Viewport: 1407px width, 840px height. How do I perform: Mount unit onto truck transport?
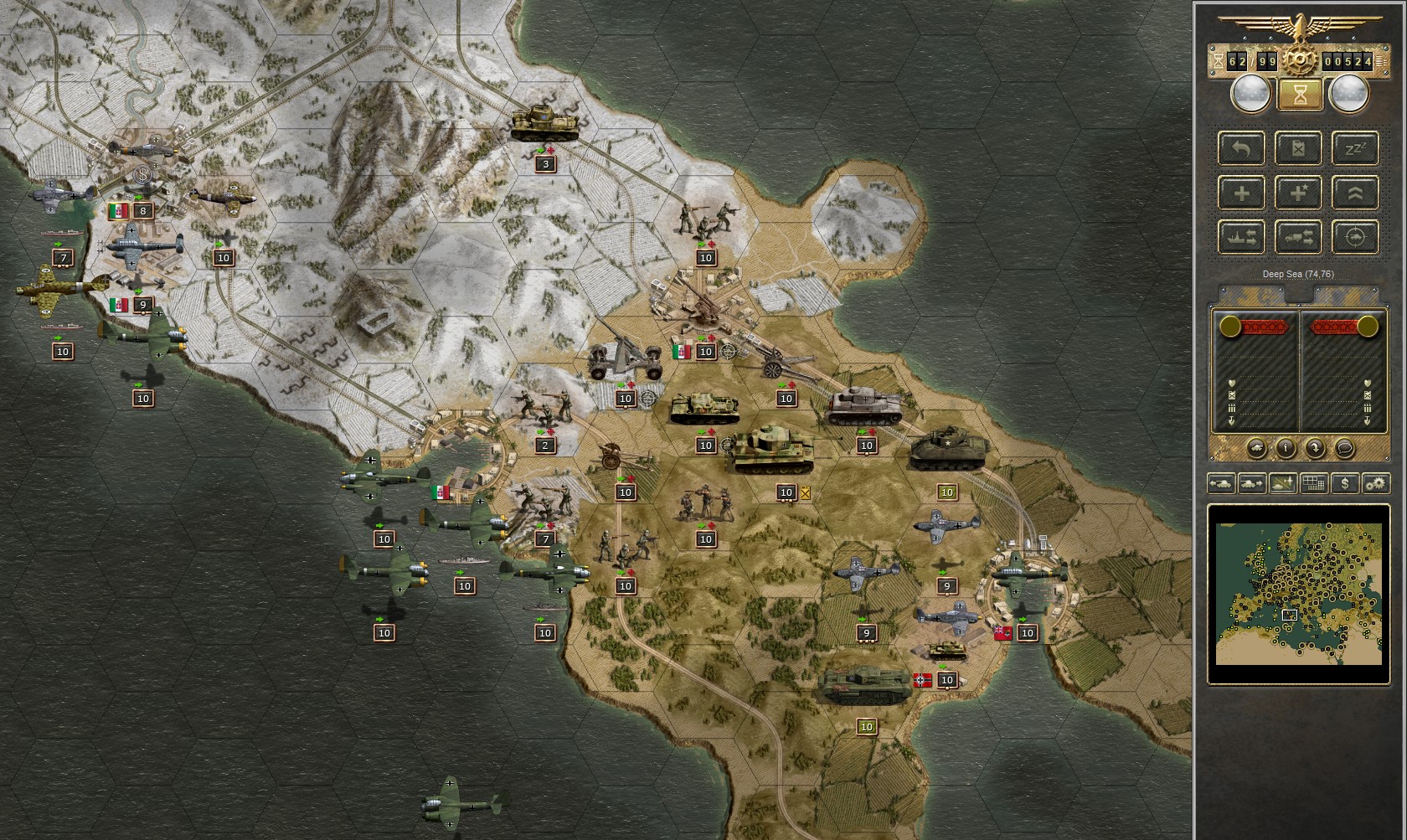tap(1298, 237)
